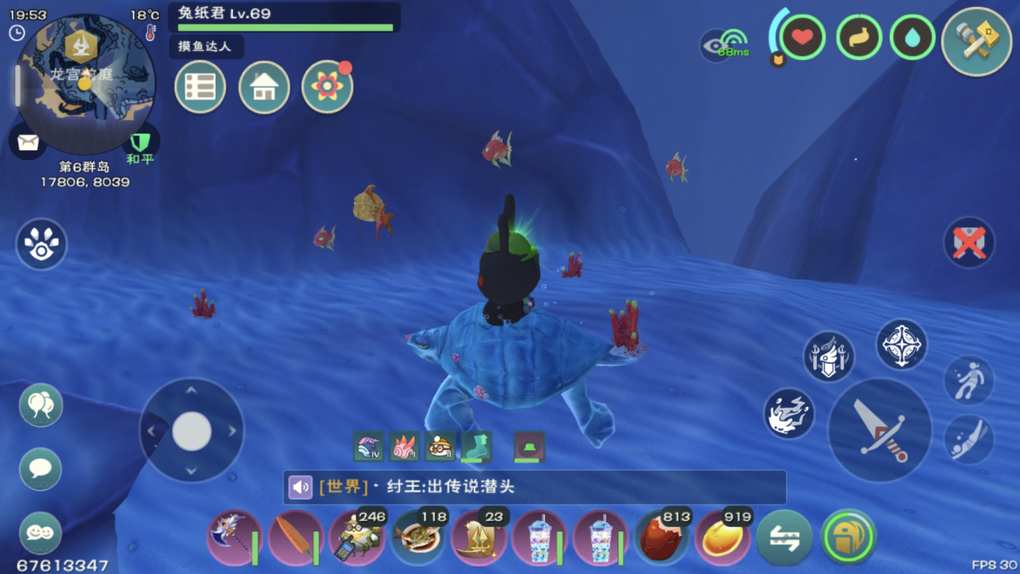This screenshot has height=574, width=1020.
Task: Open the green backpack inventory button
Action: click(847, 537)
